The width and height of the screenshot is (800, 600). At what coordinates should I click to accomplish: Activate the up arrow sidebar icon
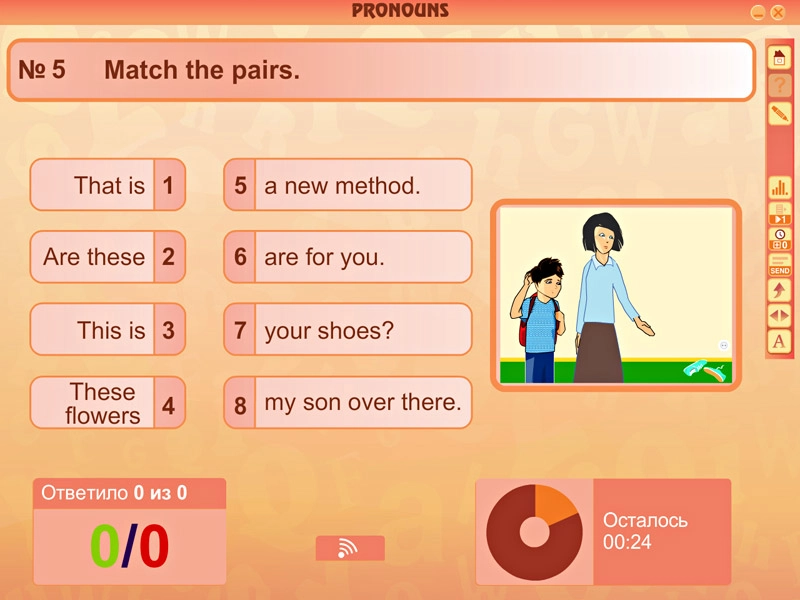tap(779, 290)
